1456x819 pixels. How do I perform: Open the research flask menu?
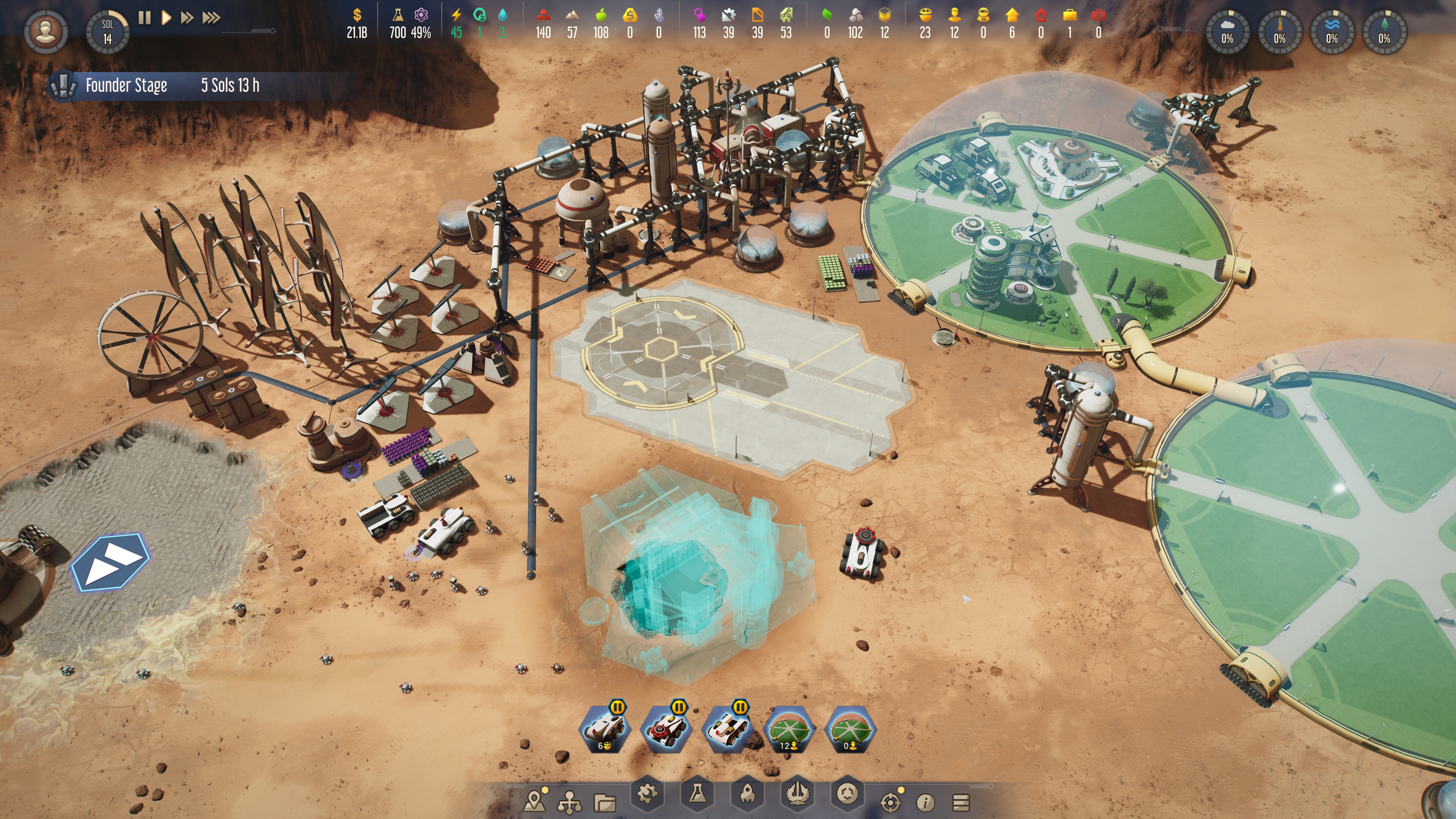click(697, 794)
